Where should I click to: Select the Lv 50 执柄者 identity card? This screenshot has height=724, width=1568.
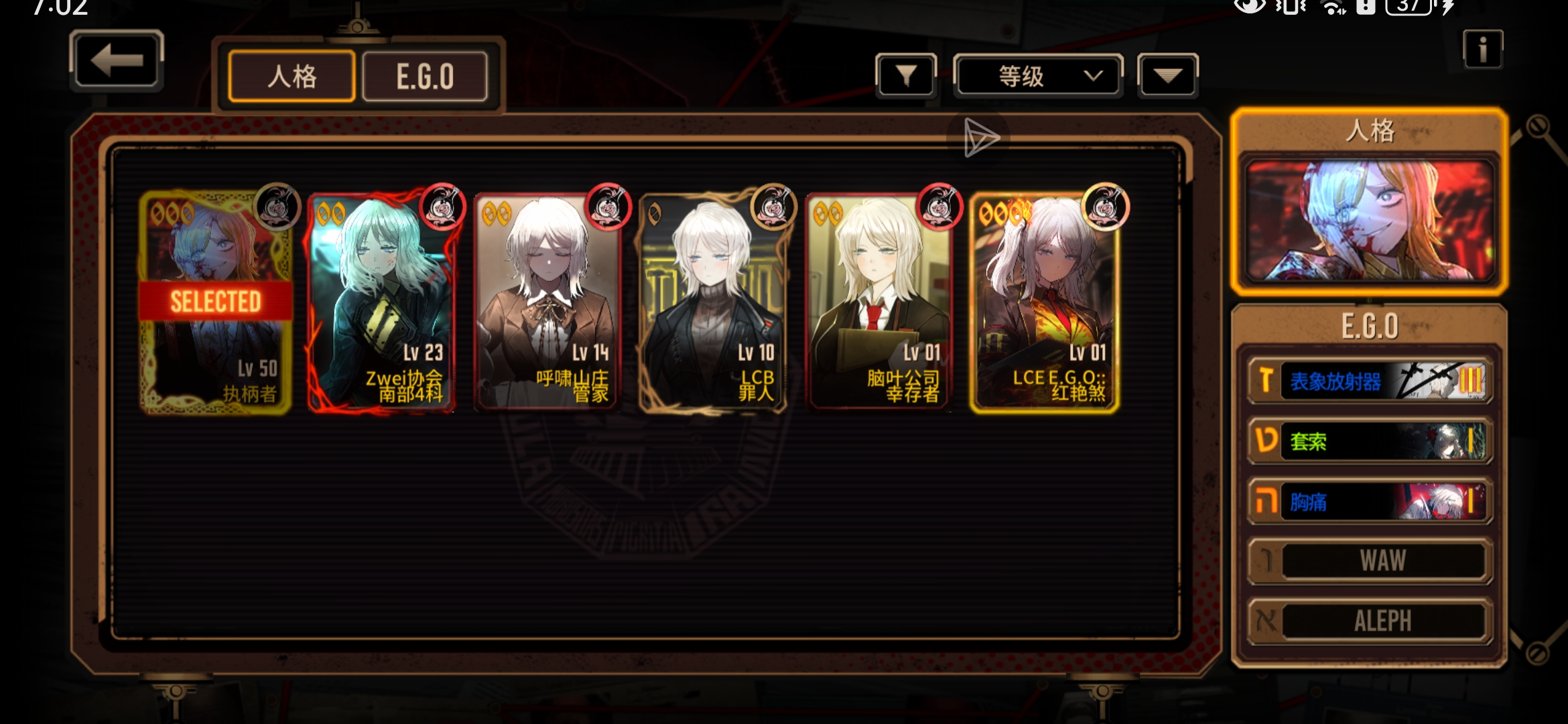[x=216, y=302]
